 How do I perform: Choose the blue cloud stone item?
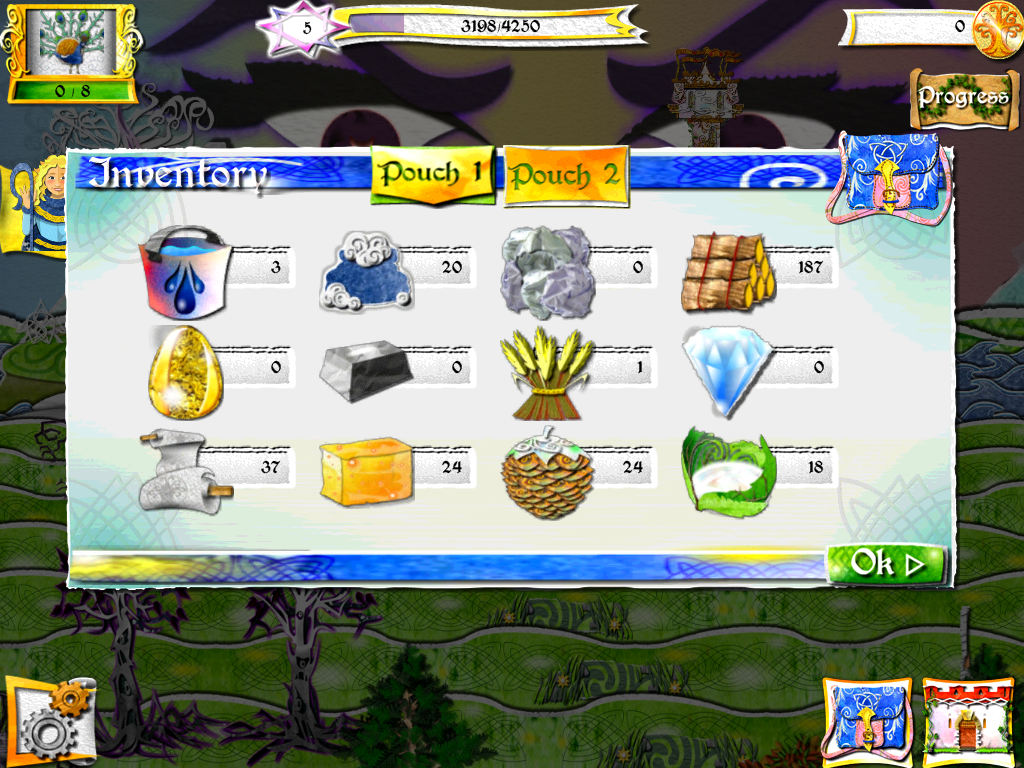point(364,270)
